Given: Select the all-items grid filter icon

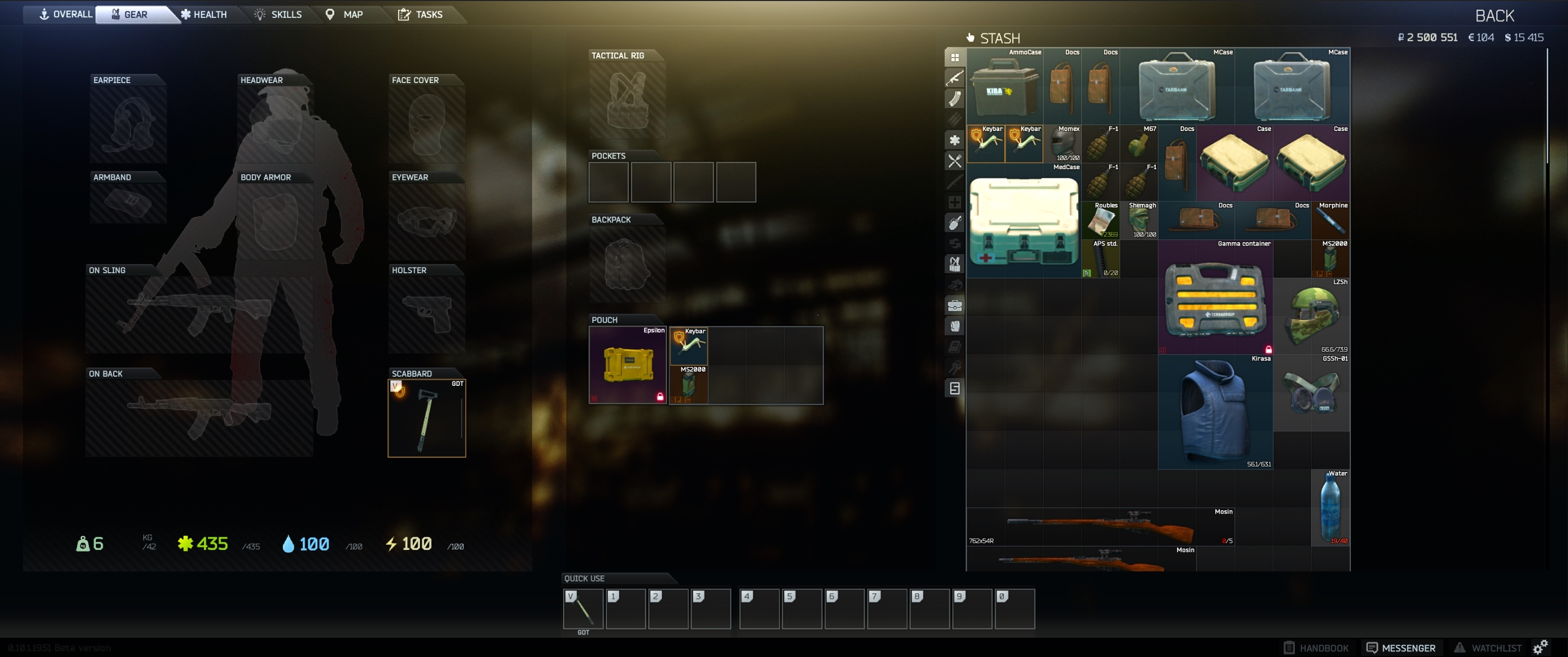Looking at the screenshot, I should pos(955,57).
